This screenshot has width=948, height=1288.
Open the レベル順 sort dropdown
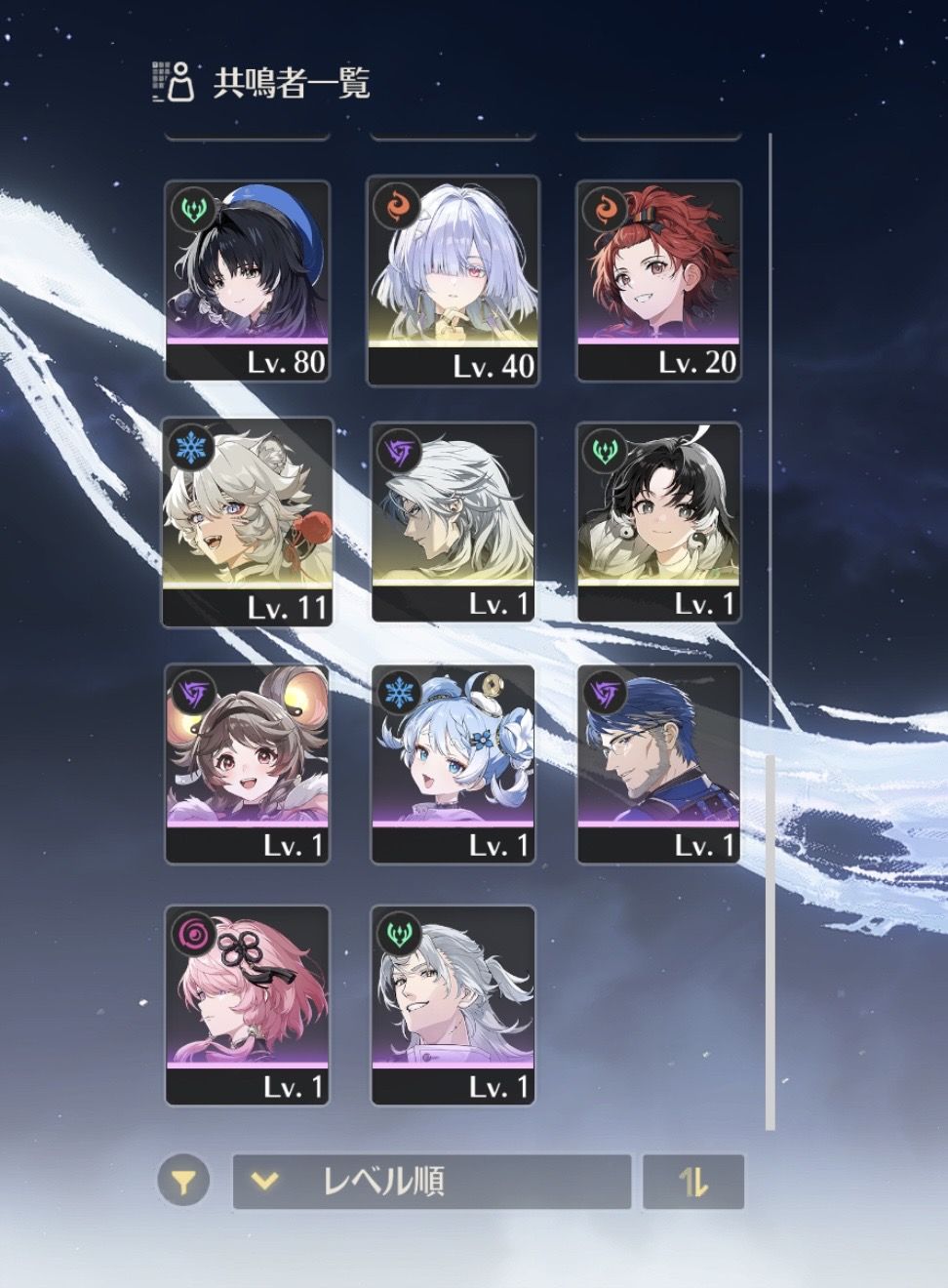[x=431, y=1183]
